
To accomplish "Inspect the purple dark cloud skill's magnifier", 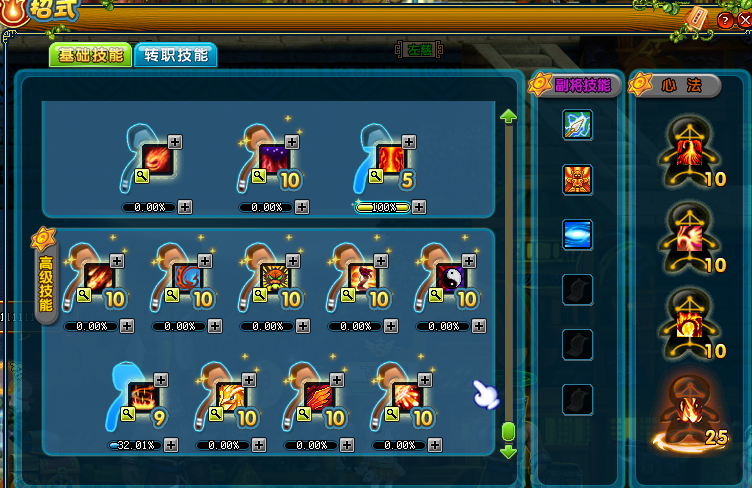I will (x=258, y=176).
